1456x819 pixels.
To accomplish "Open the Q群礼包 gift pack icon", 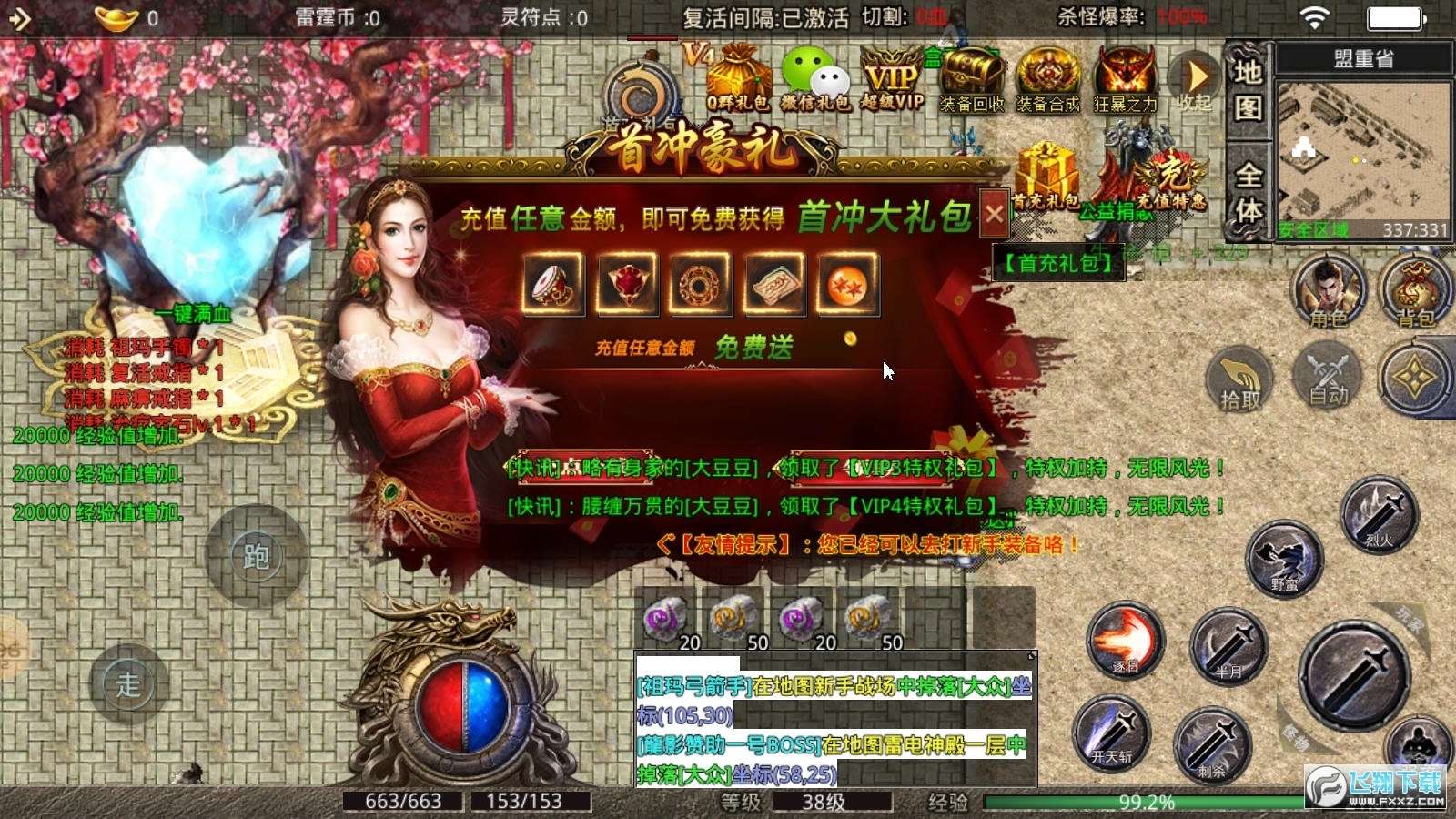I will [737, 77].
